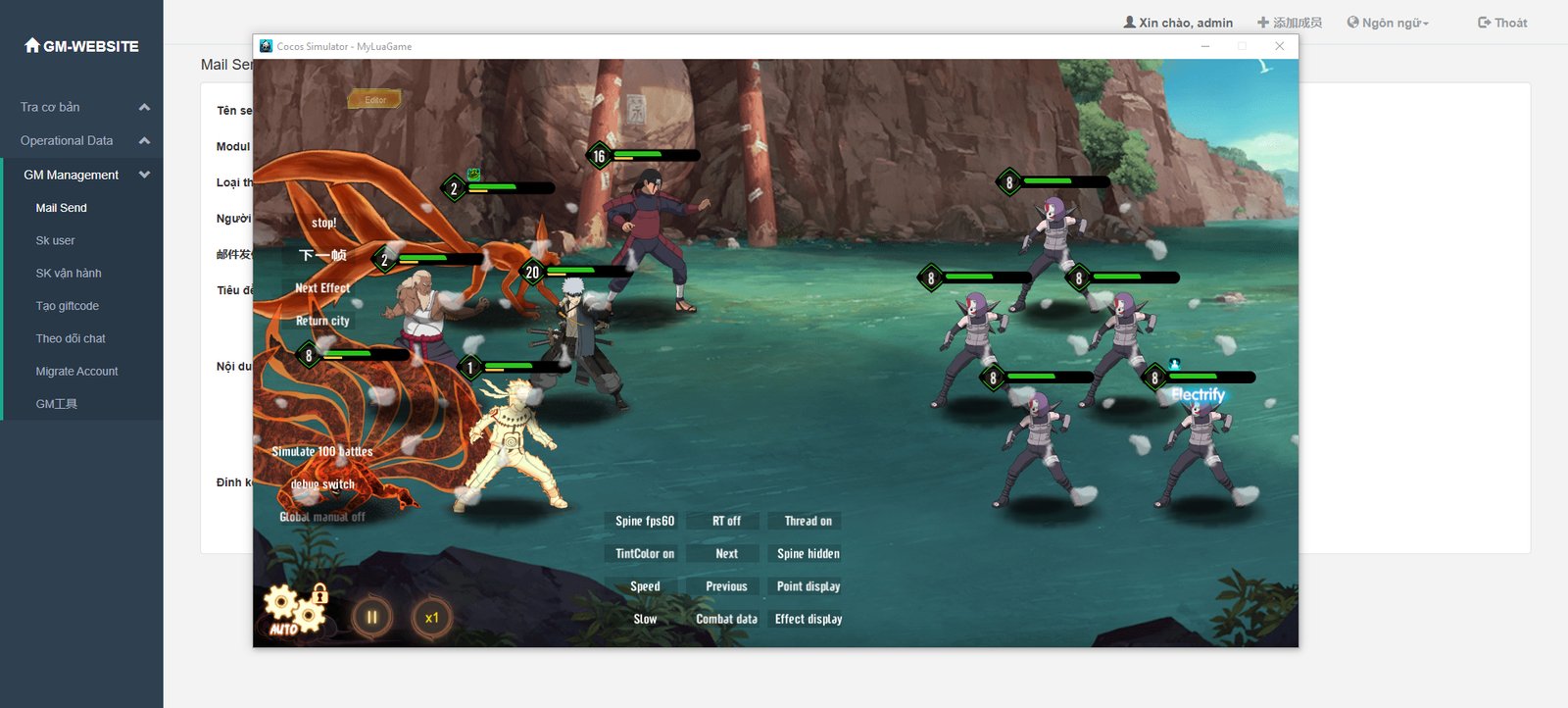Toggle the Spine hidden option
1568x708 pixels.
(808, 554)
